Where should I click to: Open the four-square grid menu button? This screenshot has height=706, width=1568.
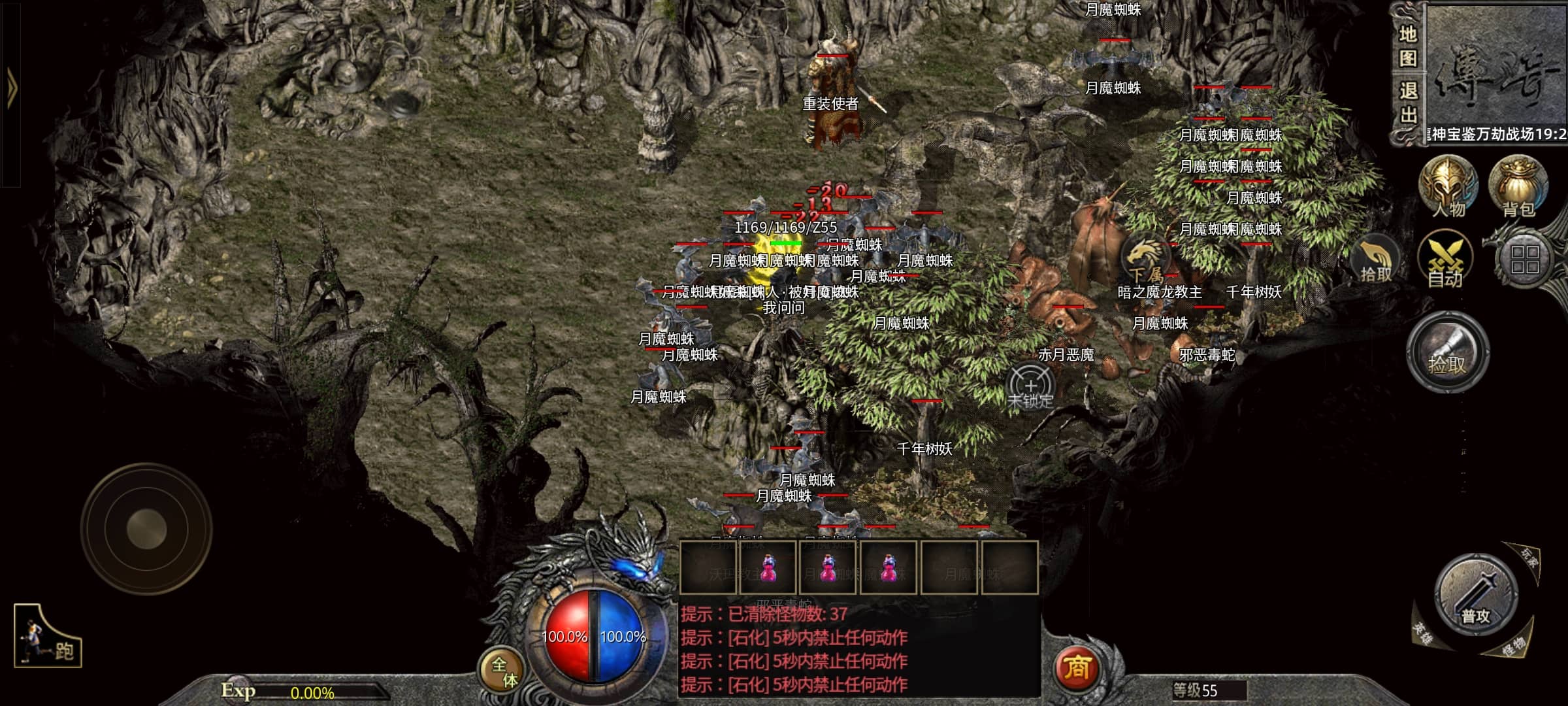coord(1524,260)
